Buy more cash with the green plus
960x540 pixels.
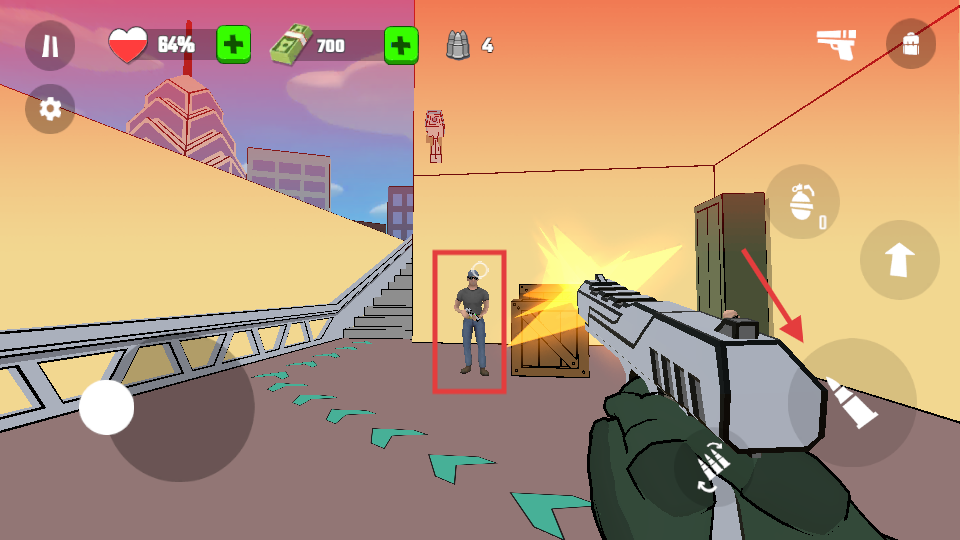pyautogui.click(x=400, y=45)
